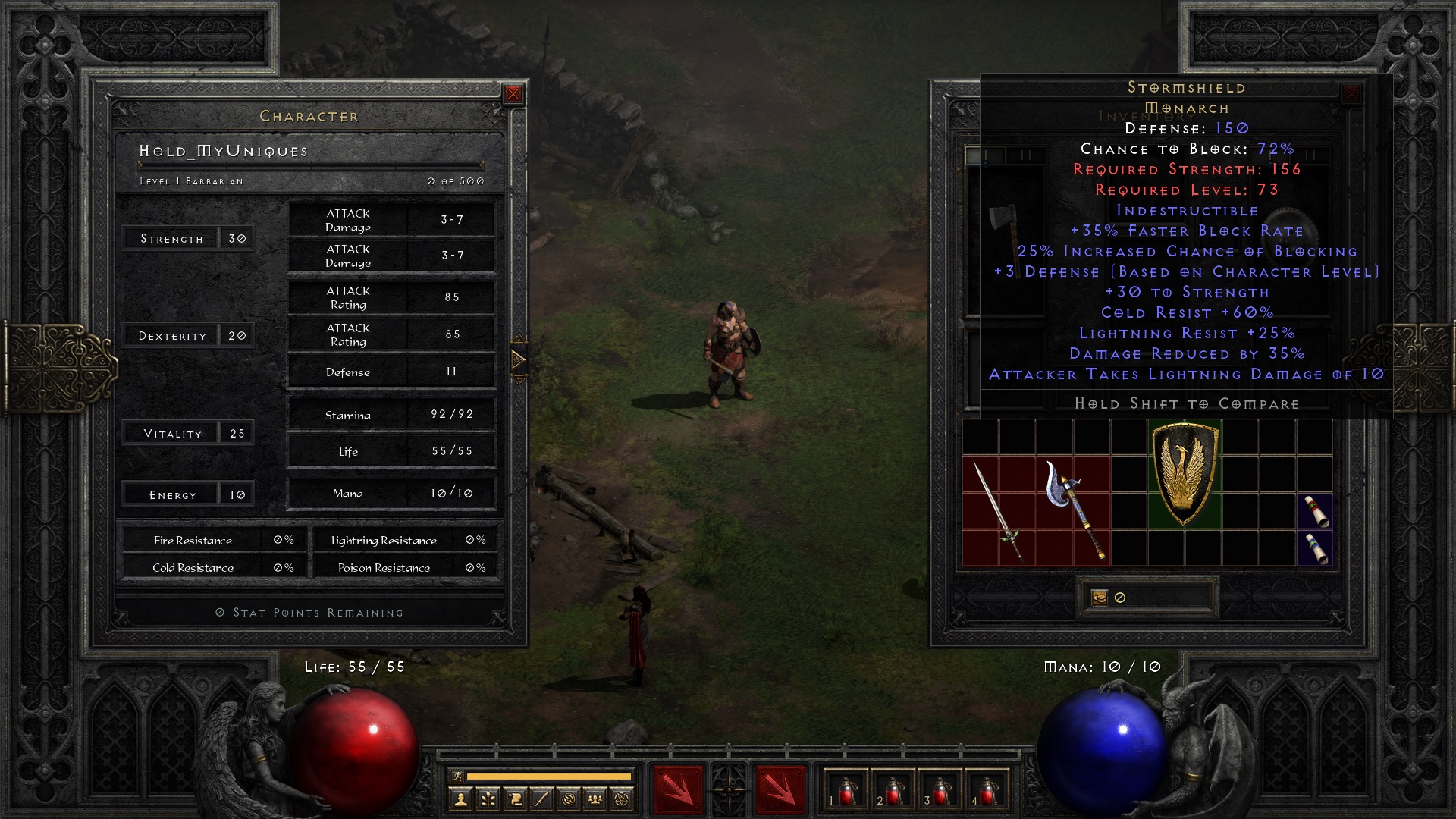The image size is (1456, 819).
Task: Select the left attack skill button
Action: [677, 790]
